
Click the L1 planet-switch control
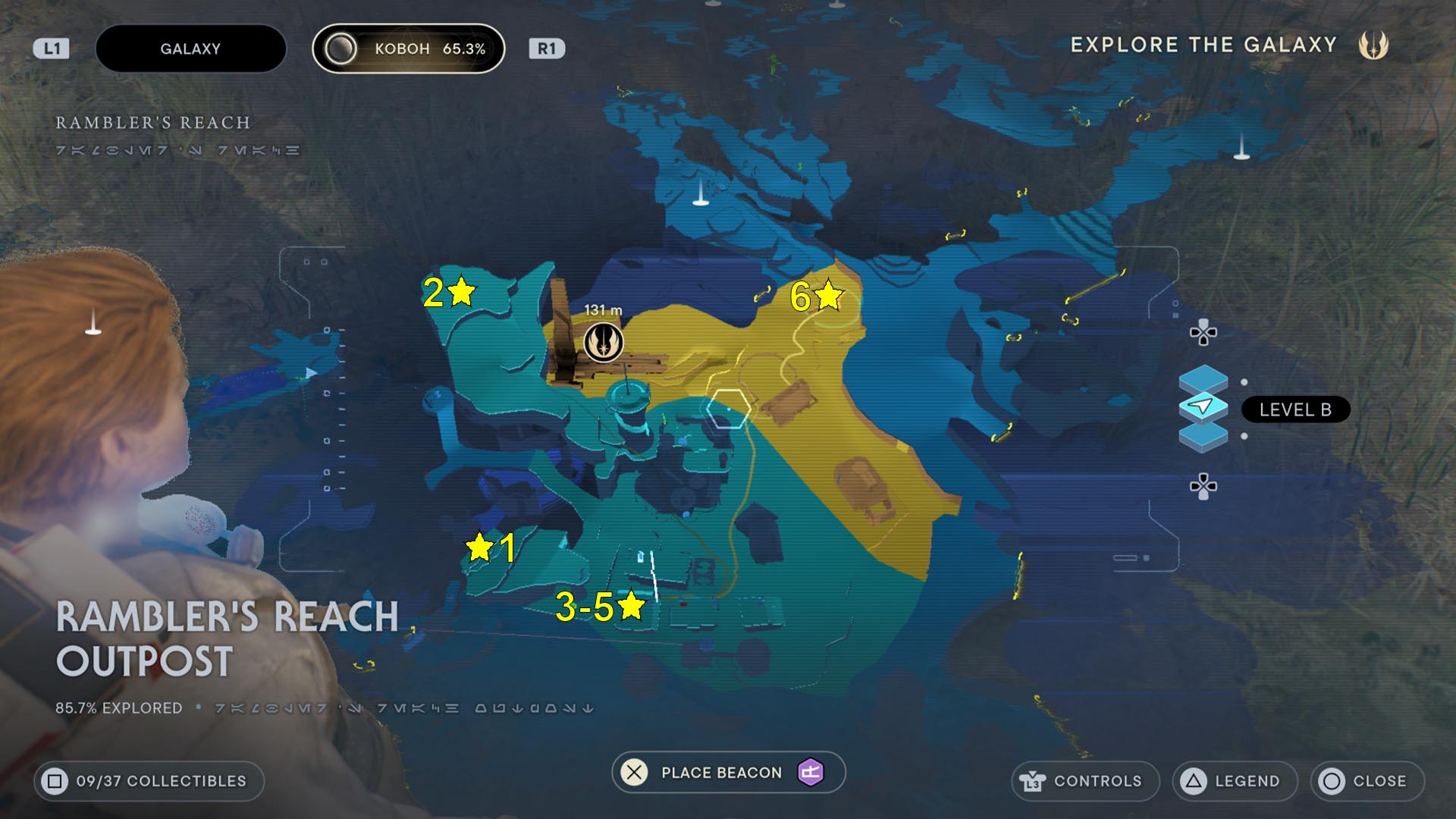pos(50,49)
